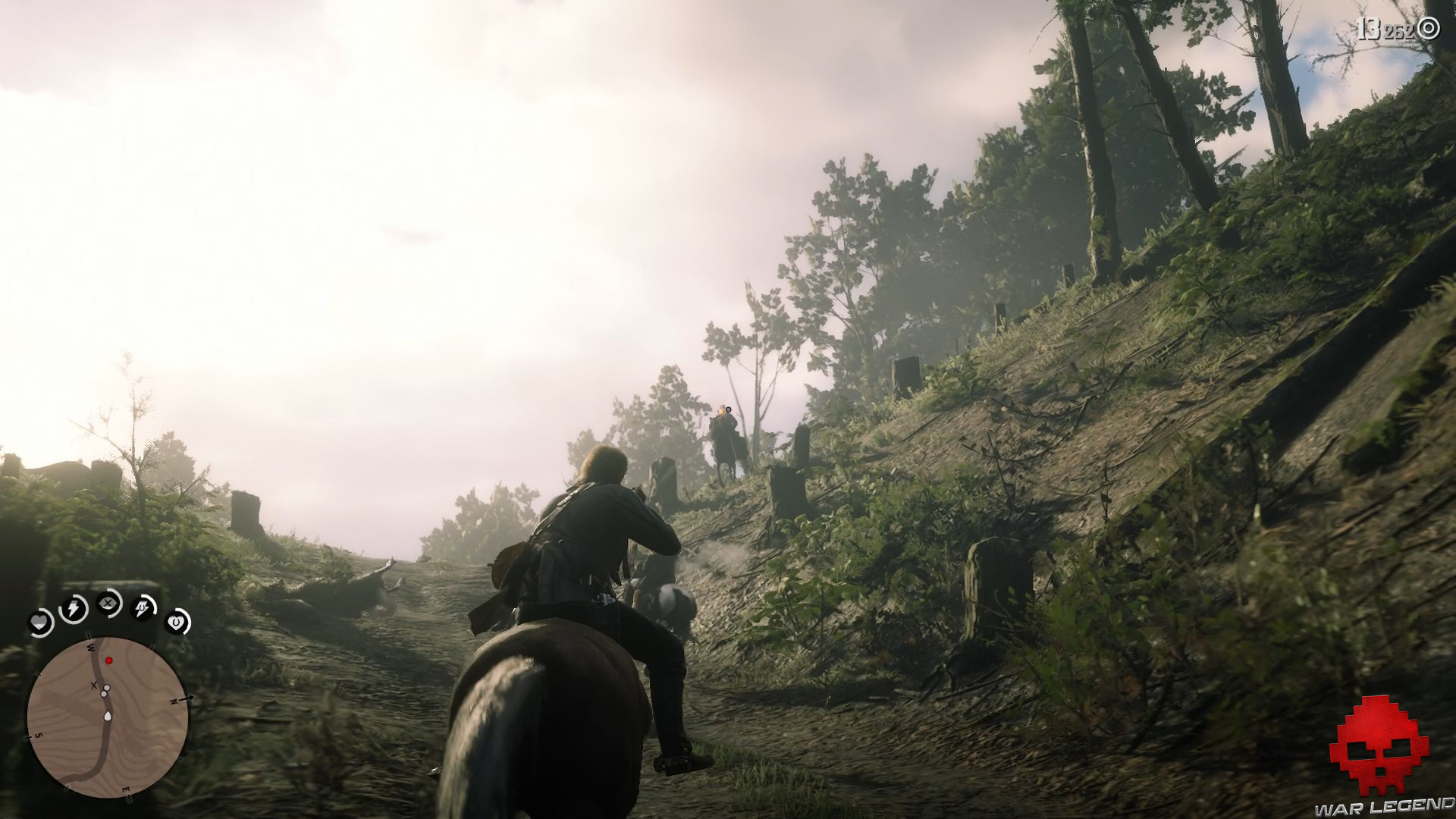
Task: Click the S compass letter on minimap
Action: tap(39, 735)
